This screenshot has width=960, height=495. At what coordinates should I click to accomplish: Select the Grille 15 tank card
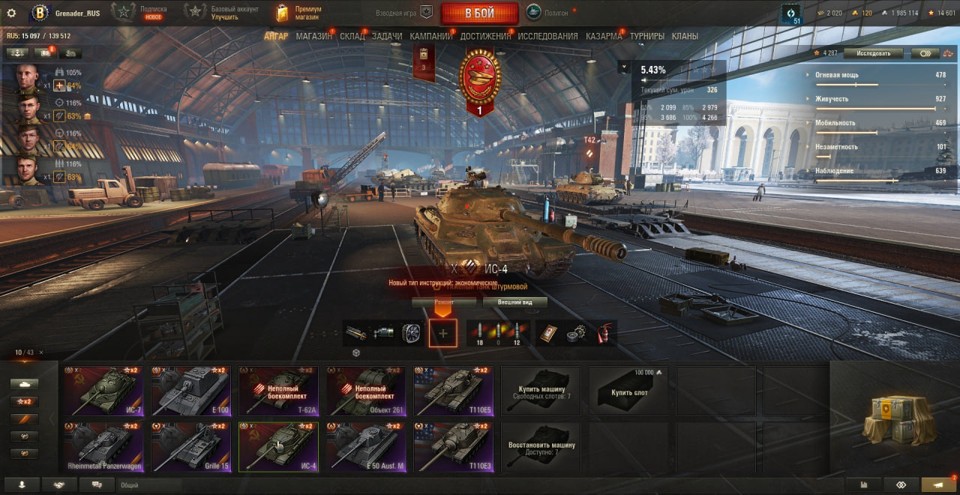coord(190,446)
